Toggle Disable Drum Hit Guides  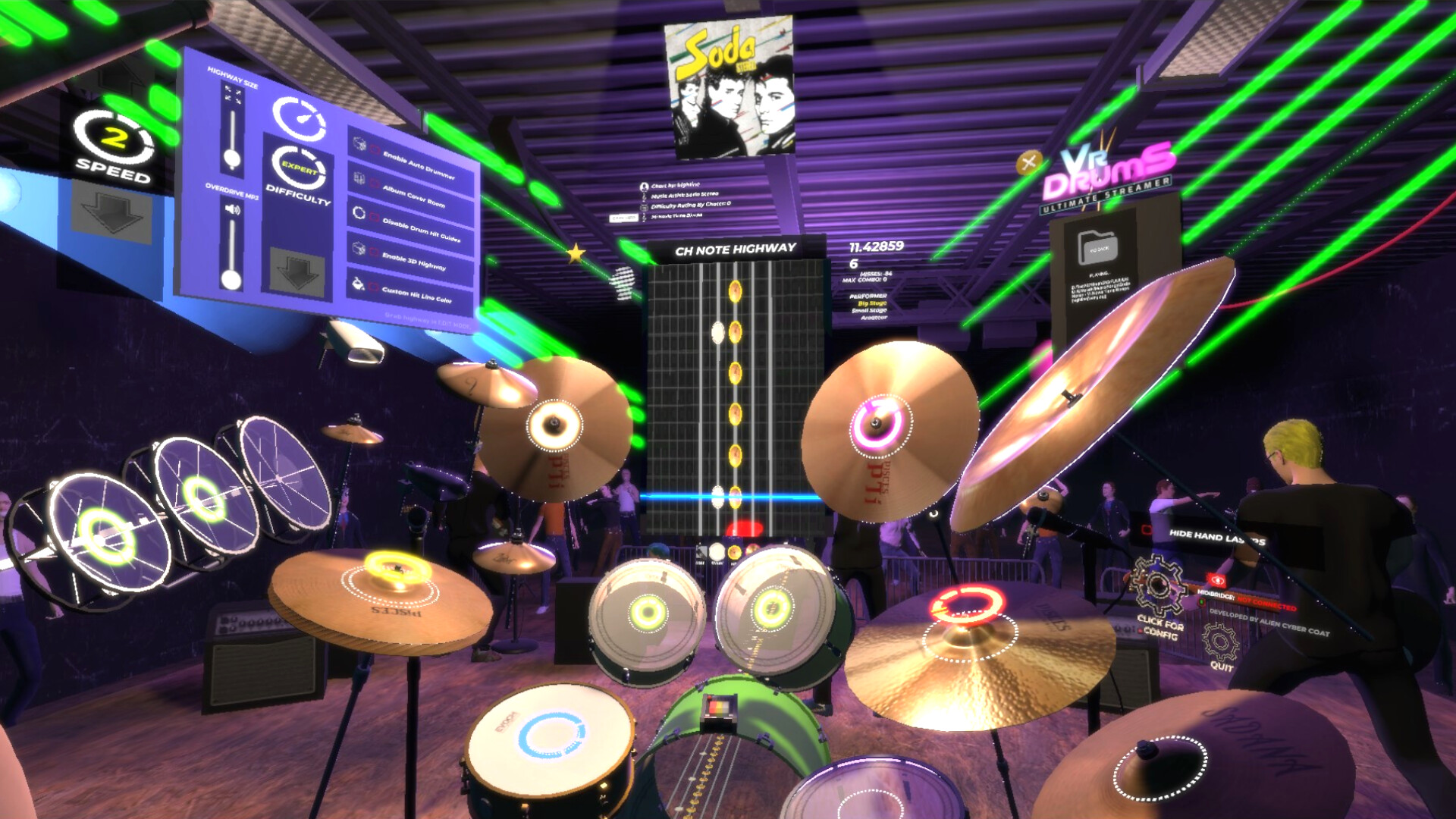(374, 218)
